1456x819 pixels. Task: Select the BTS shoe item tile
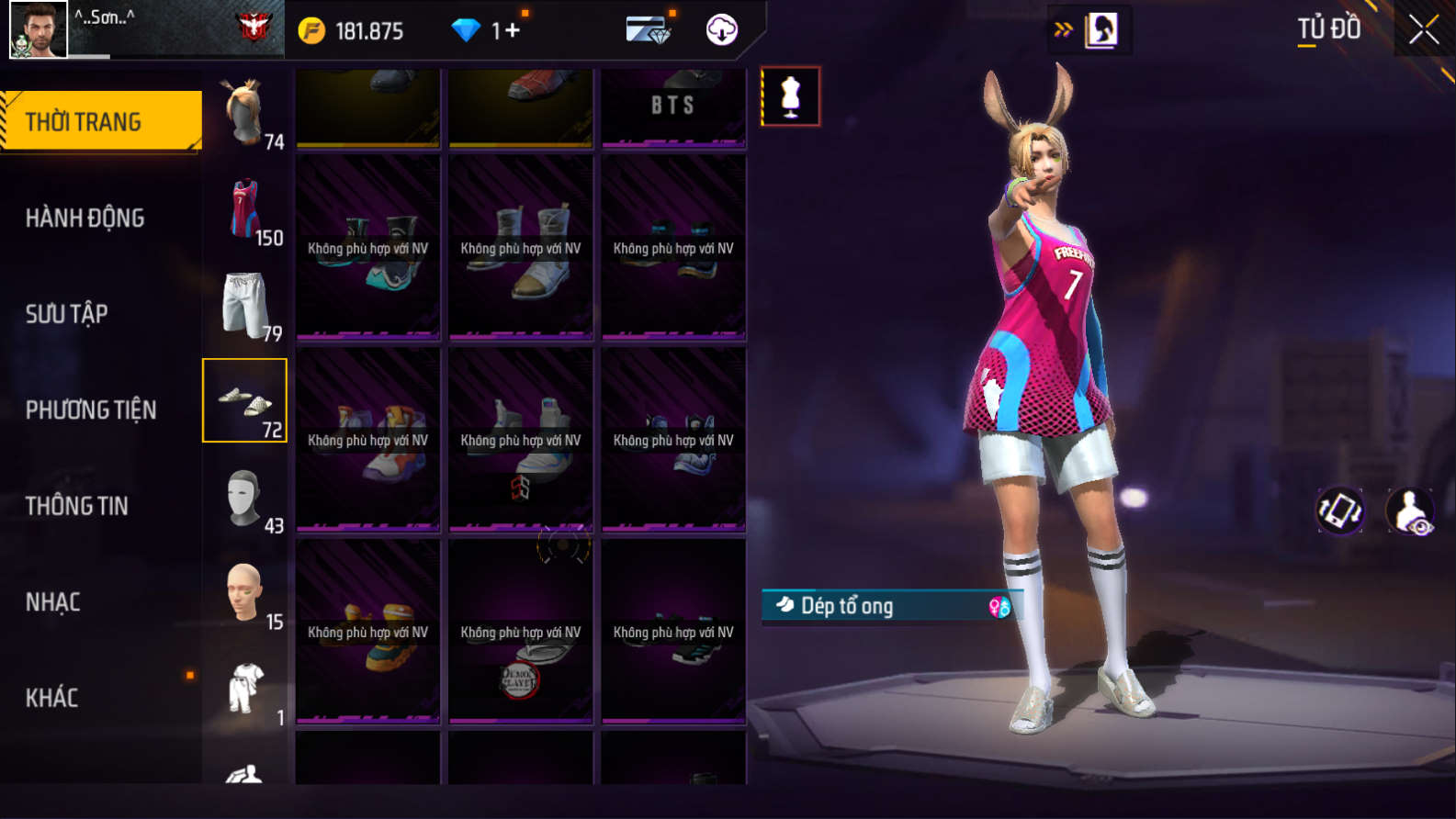[673, 107]
